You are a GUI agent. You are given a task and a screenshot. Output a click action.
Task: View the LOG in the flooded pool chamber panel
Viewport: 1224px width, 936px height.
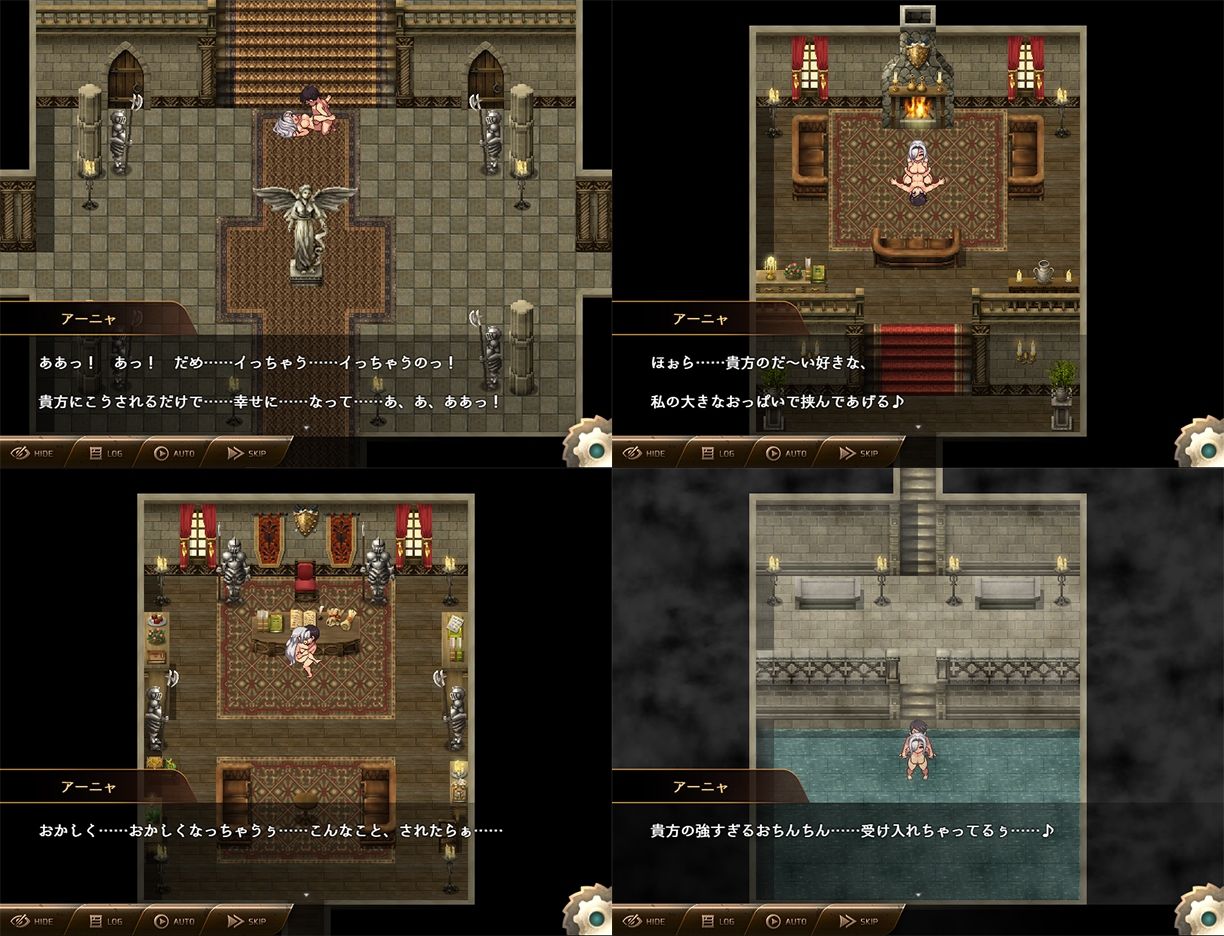tap(719, 921)
